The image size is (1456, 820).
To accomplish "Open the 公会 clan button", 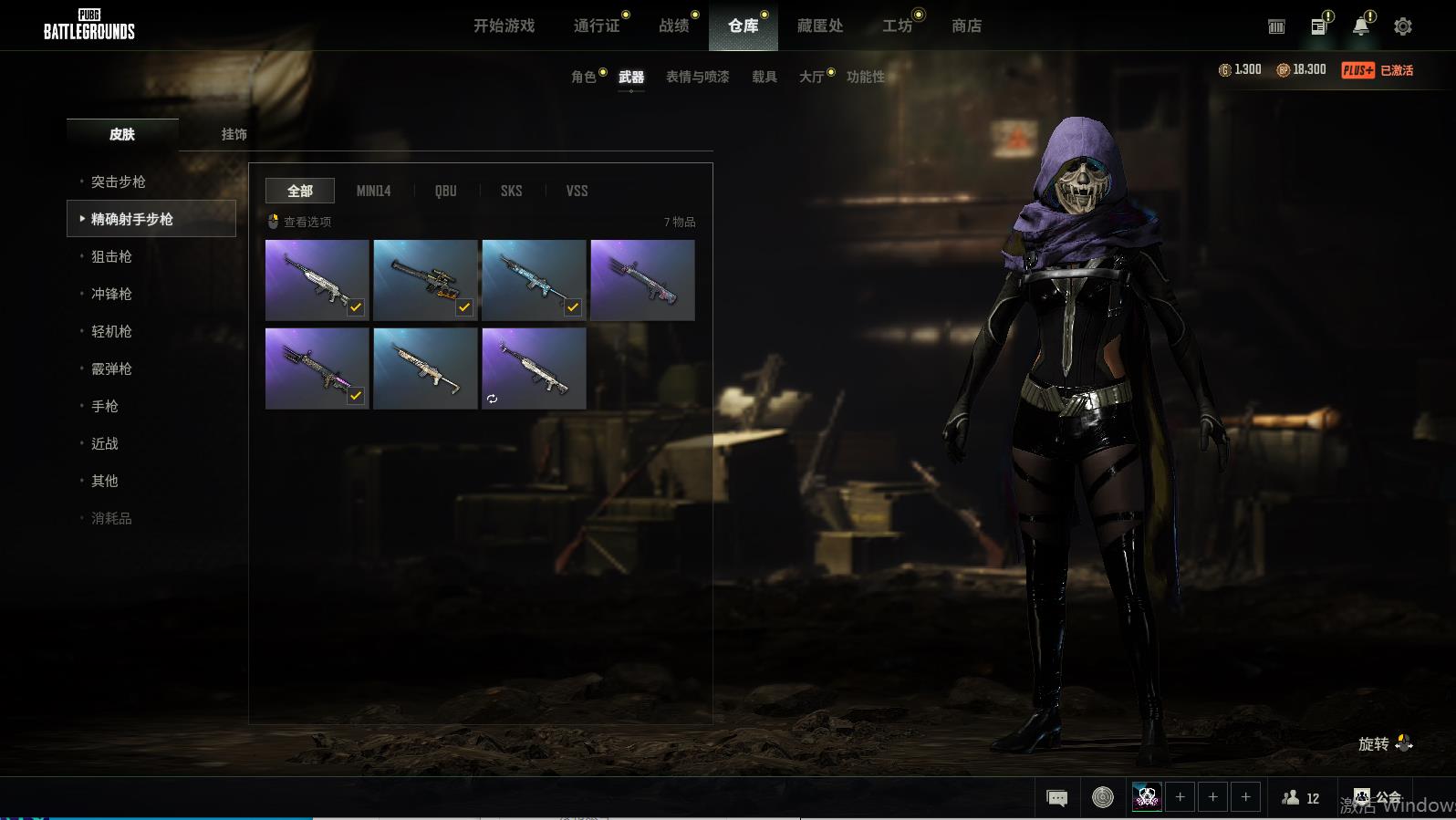I will (x=1378, y=798).
